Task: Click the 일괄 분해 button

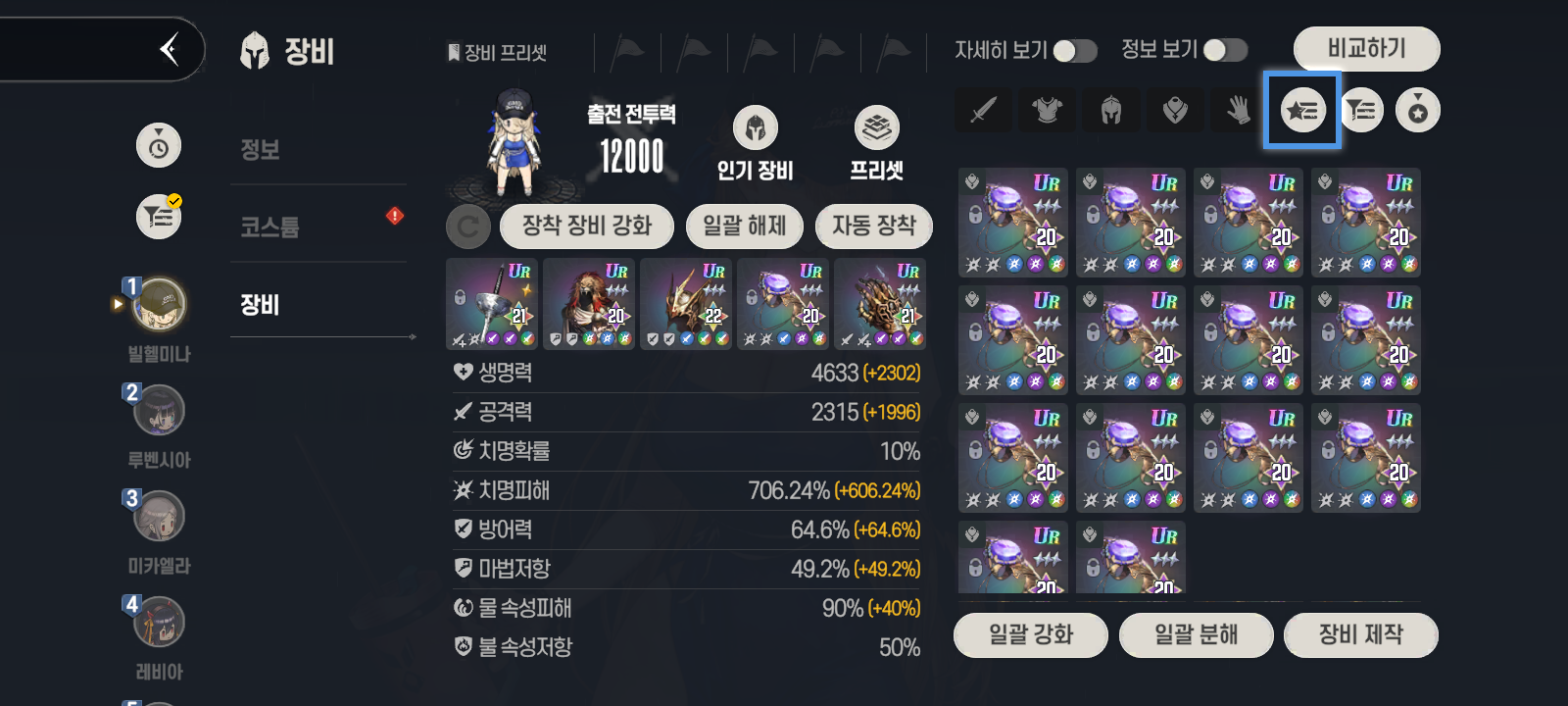Action: [1196, 635]
